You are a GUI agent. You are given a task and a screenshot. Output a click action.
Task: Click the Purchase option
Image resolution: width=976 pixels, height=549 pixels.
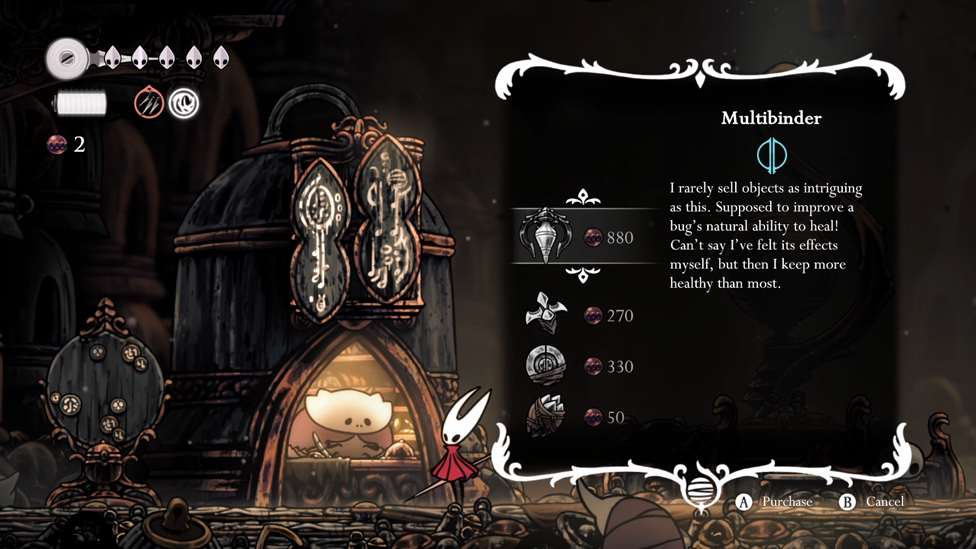tap(775, 501)
